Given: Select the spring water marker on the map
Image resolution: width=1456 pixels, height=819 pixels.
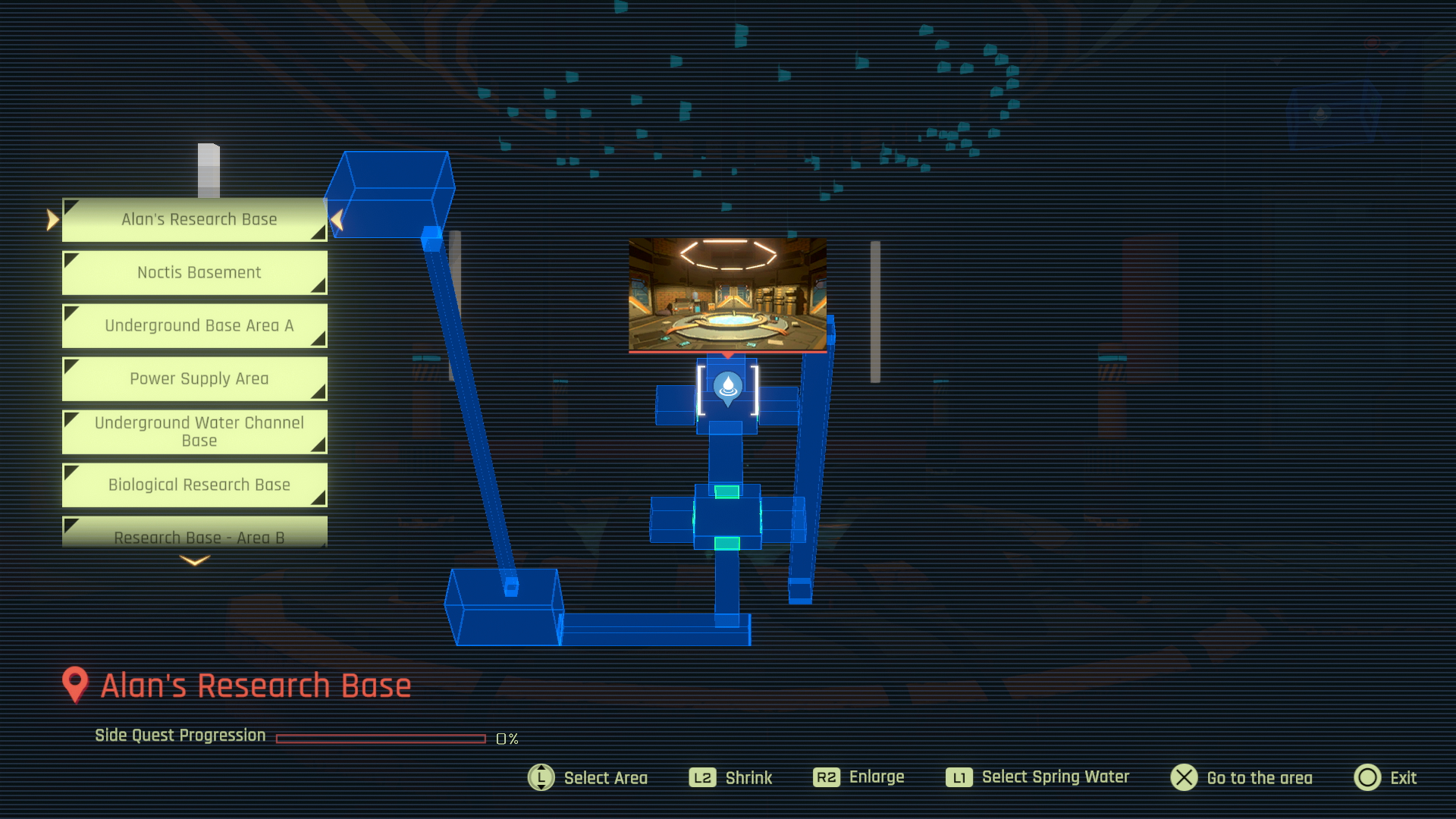Looking at the screenshot, I should pos(728,388).
